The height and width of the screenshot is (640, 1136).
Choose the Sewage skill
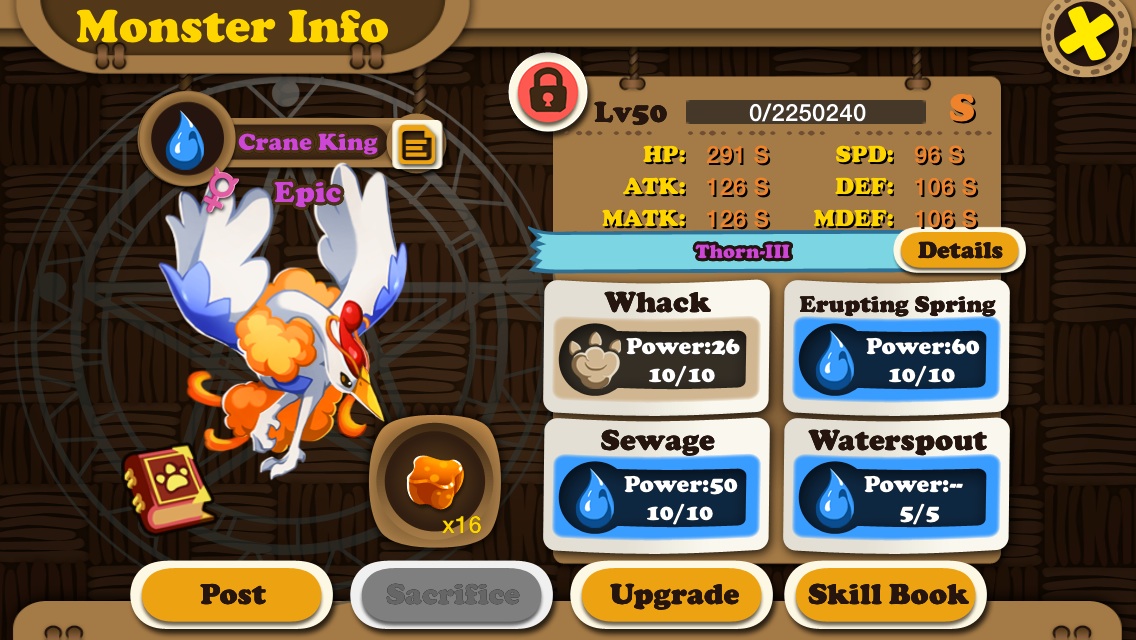(656, 485)
